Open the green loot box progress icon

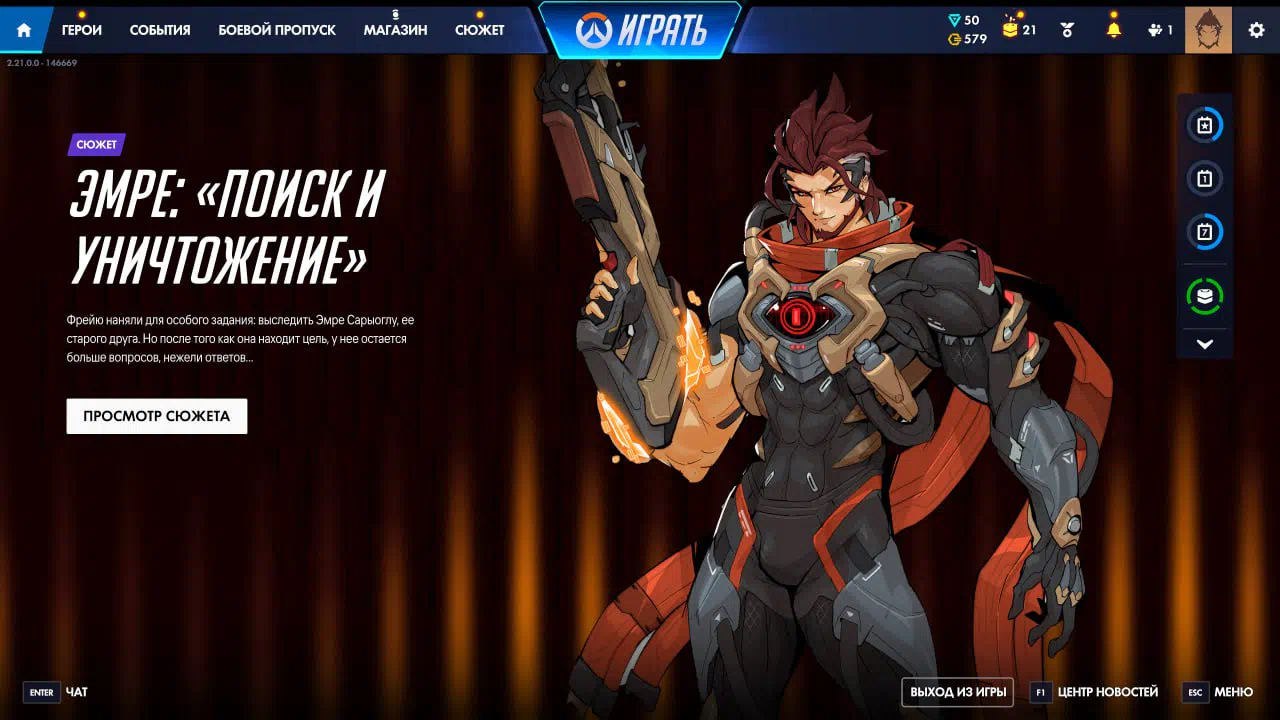[x=1205, y=296]
